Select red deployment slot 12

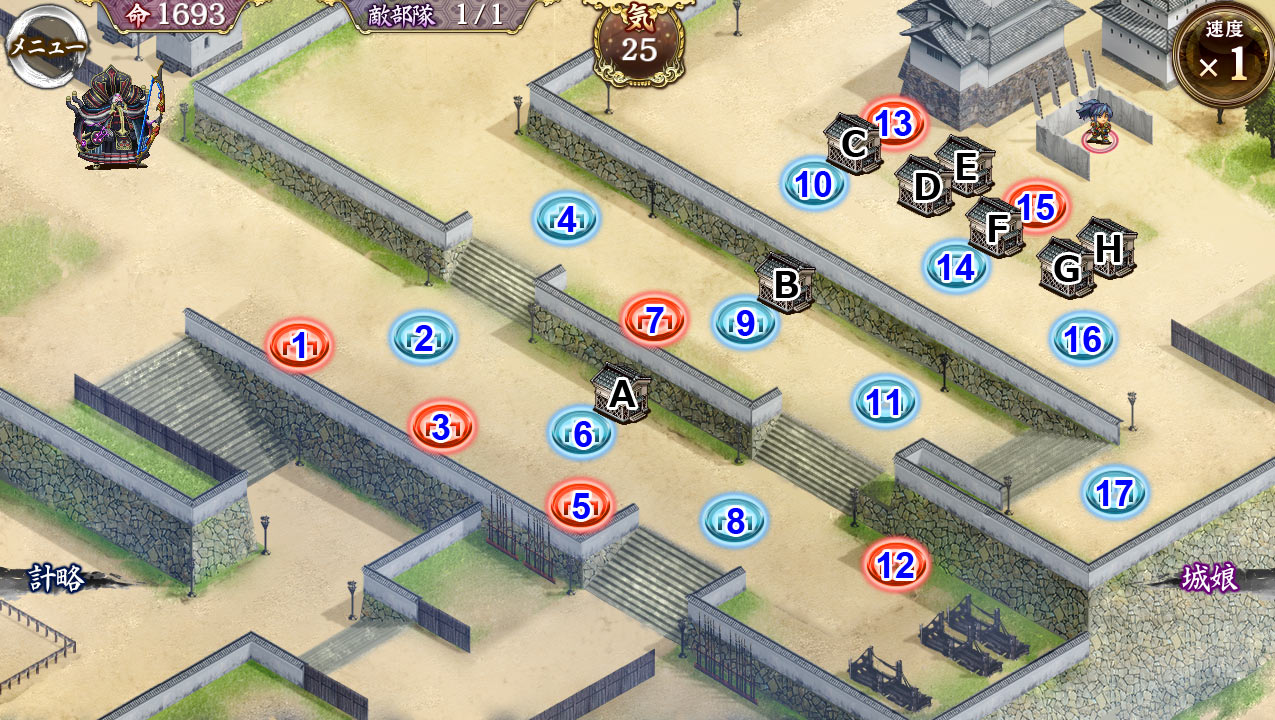[x=895, y=566]
